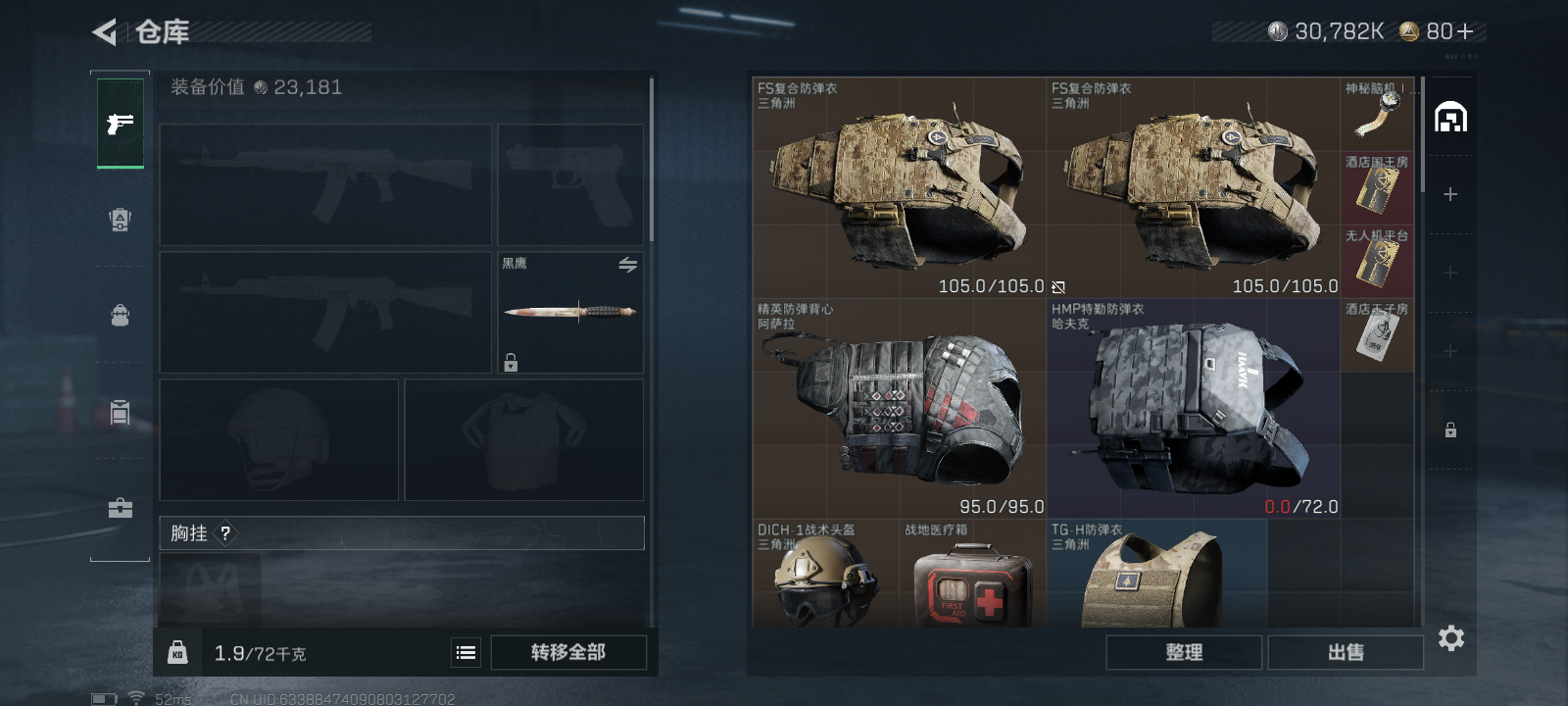The width and height of the screenshot is (1568, 706).
Task: Open the main stash house icon
Action: click(1450, 118)
